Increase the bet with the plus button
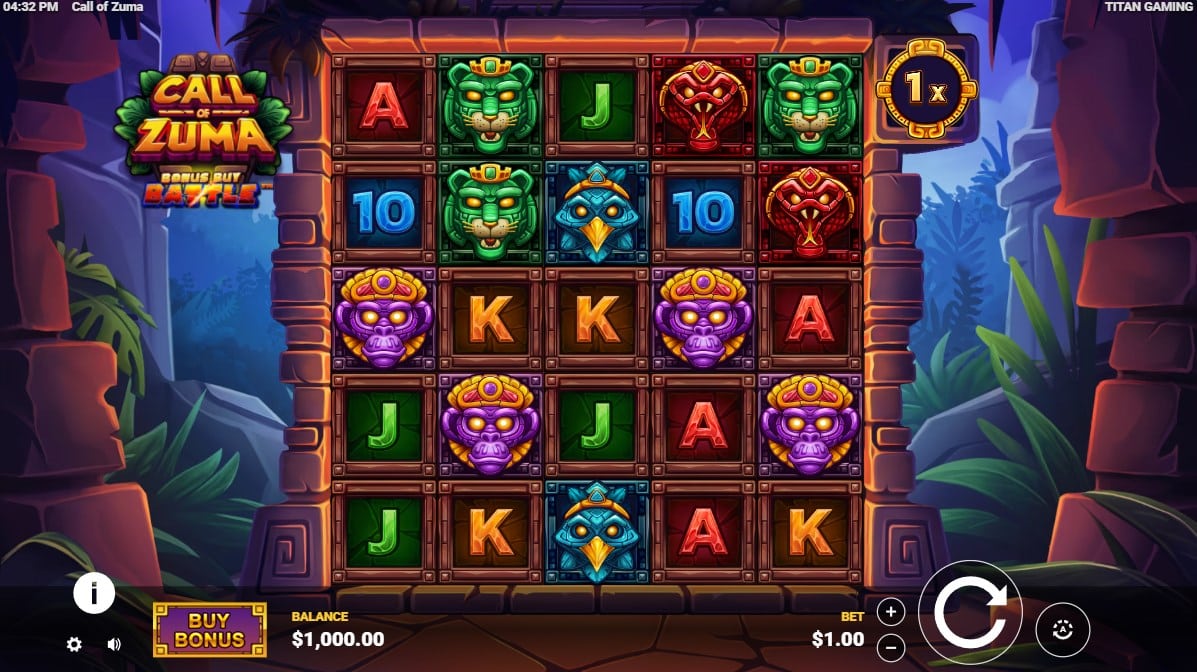This screenshot has height=672, width=1197. [x=891, y=612]
